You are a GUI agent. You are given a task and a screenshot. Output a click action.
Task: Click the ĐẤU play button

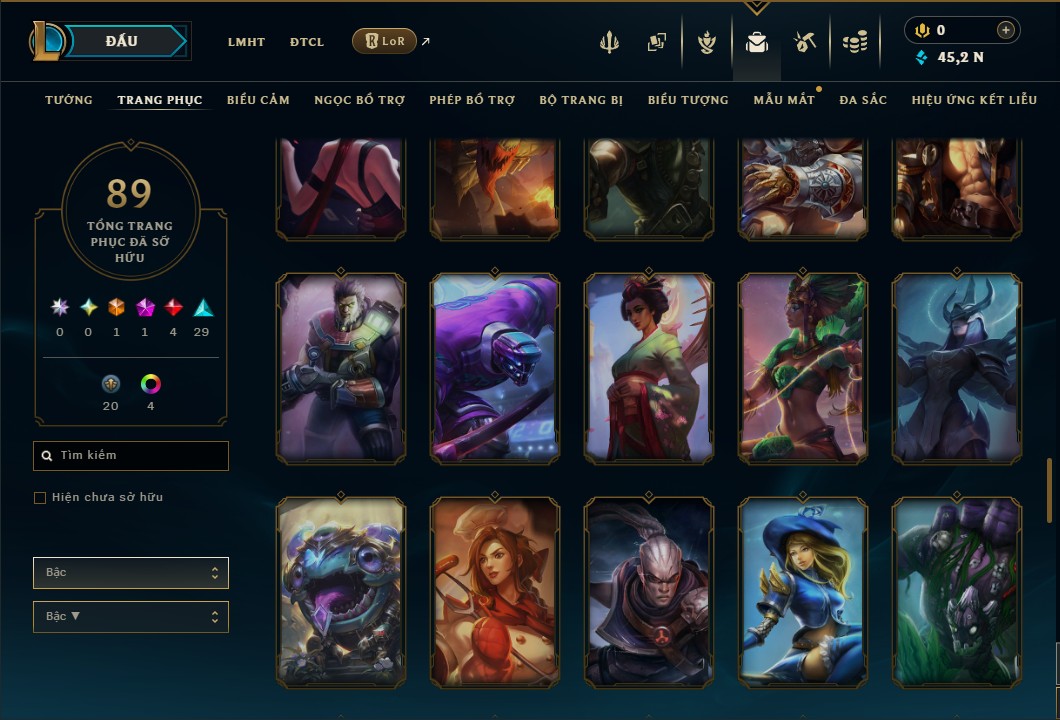(121, 41)
